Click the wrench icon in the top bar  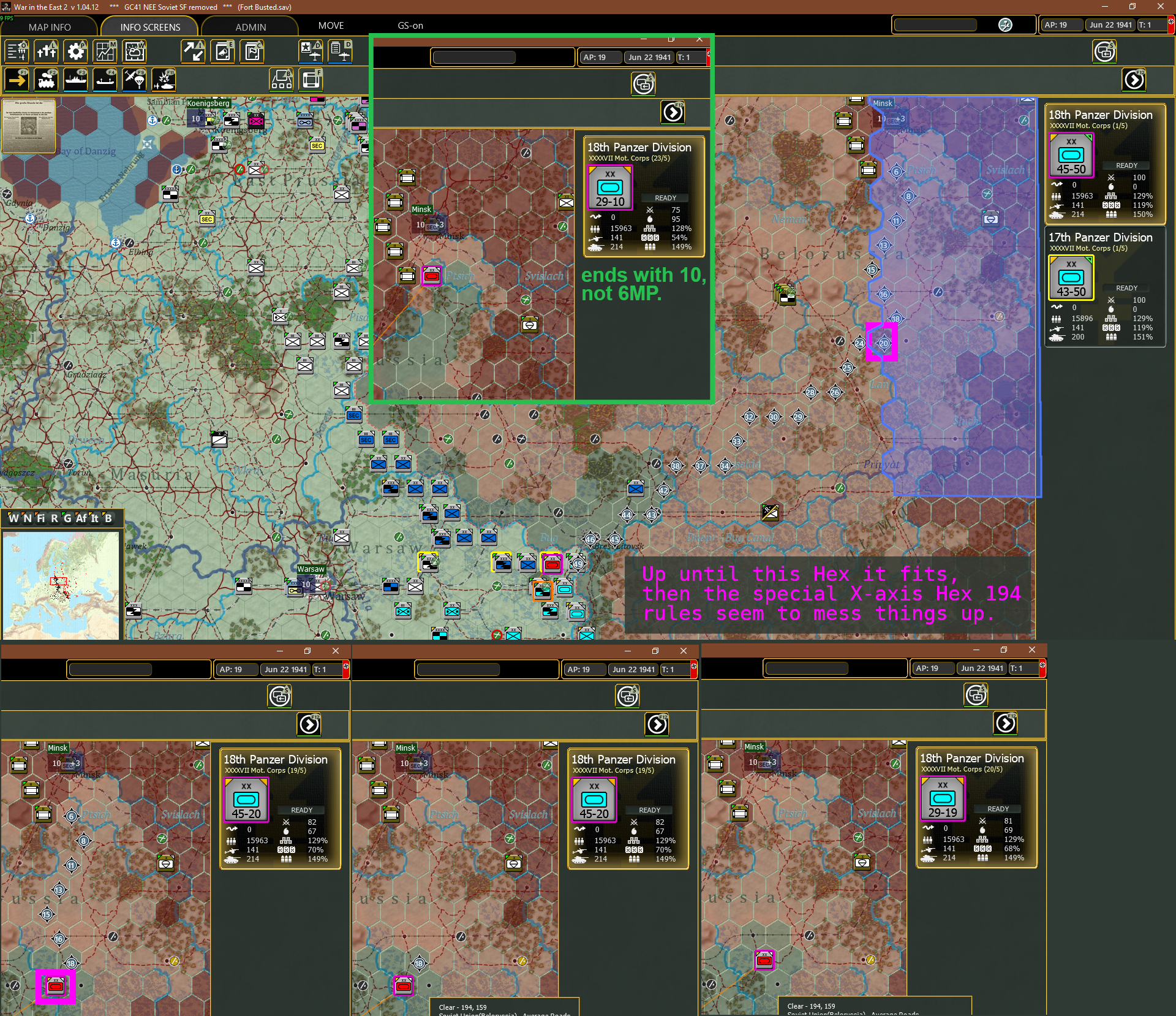1005,25
